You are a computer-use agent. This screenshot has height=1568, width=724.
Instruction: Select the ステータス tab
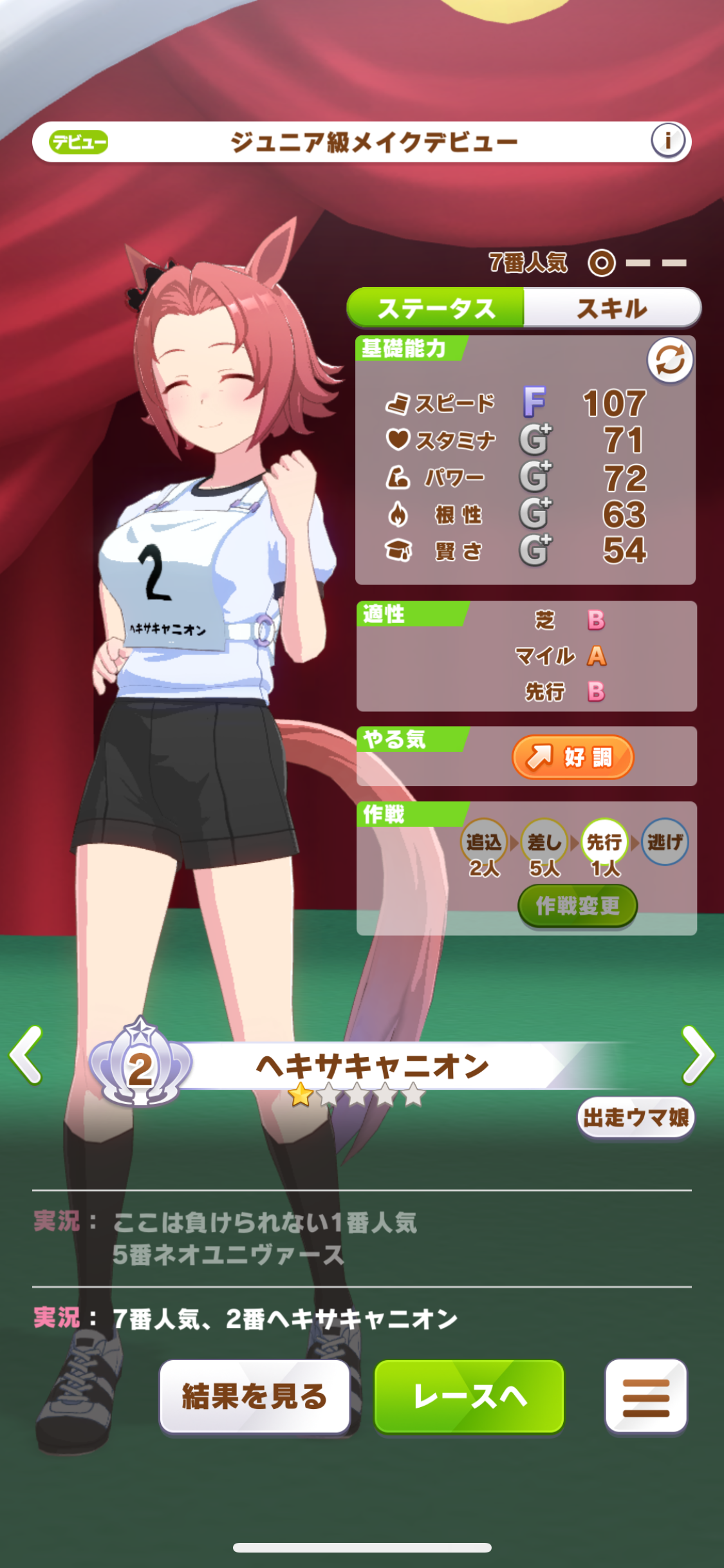[436, 308]
